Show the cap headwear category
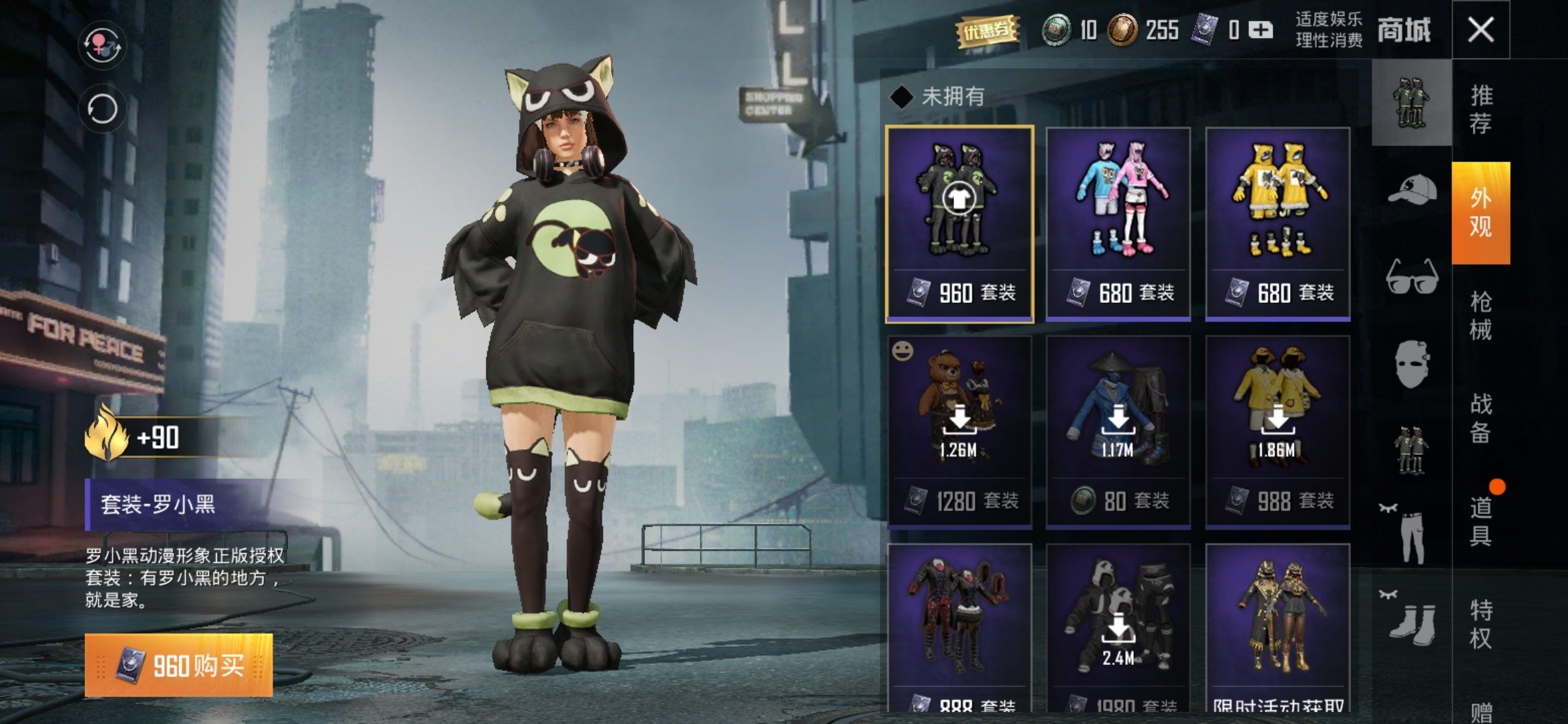This screenshot has width=1568, height=724. (x=1412, y=190)
